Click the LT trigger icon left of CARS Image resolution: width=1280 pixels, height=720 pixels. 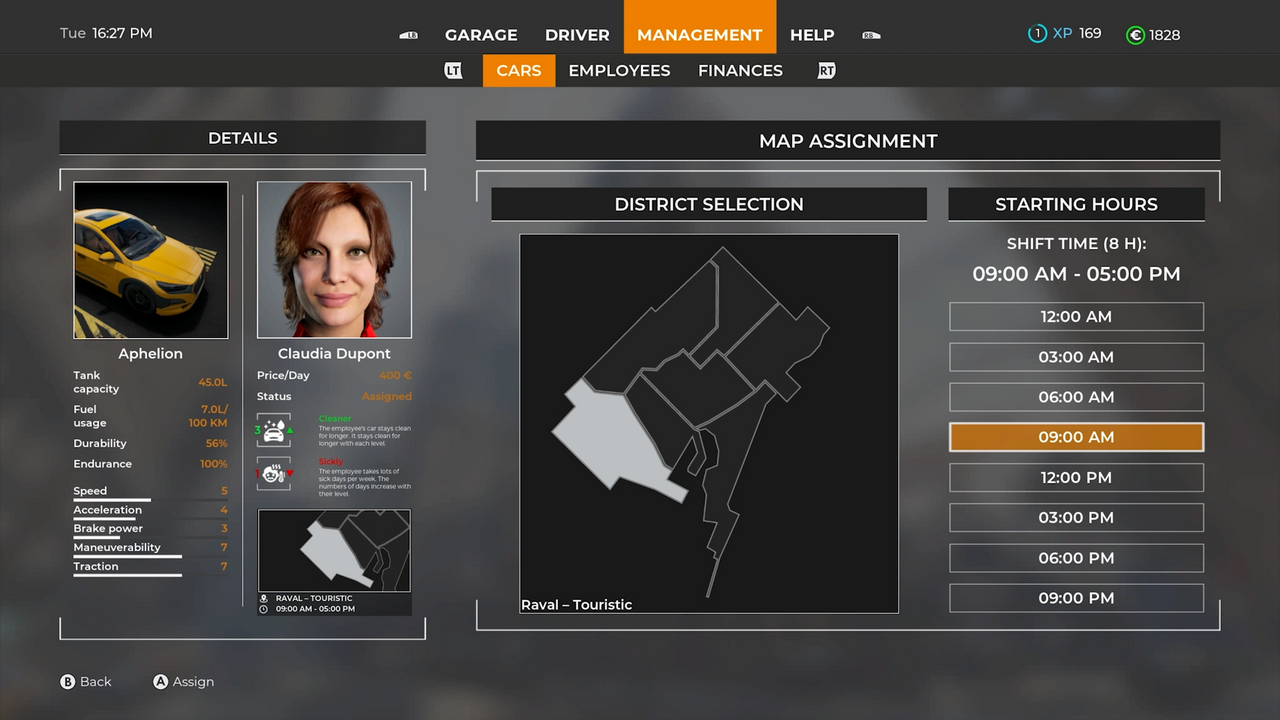coord(453,70)
